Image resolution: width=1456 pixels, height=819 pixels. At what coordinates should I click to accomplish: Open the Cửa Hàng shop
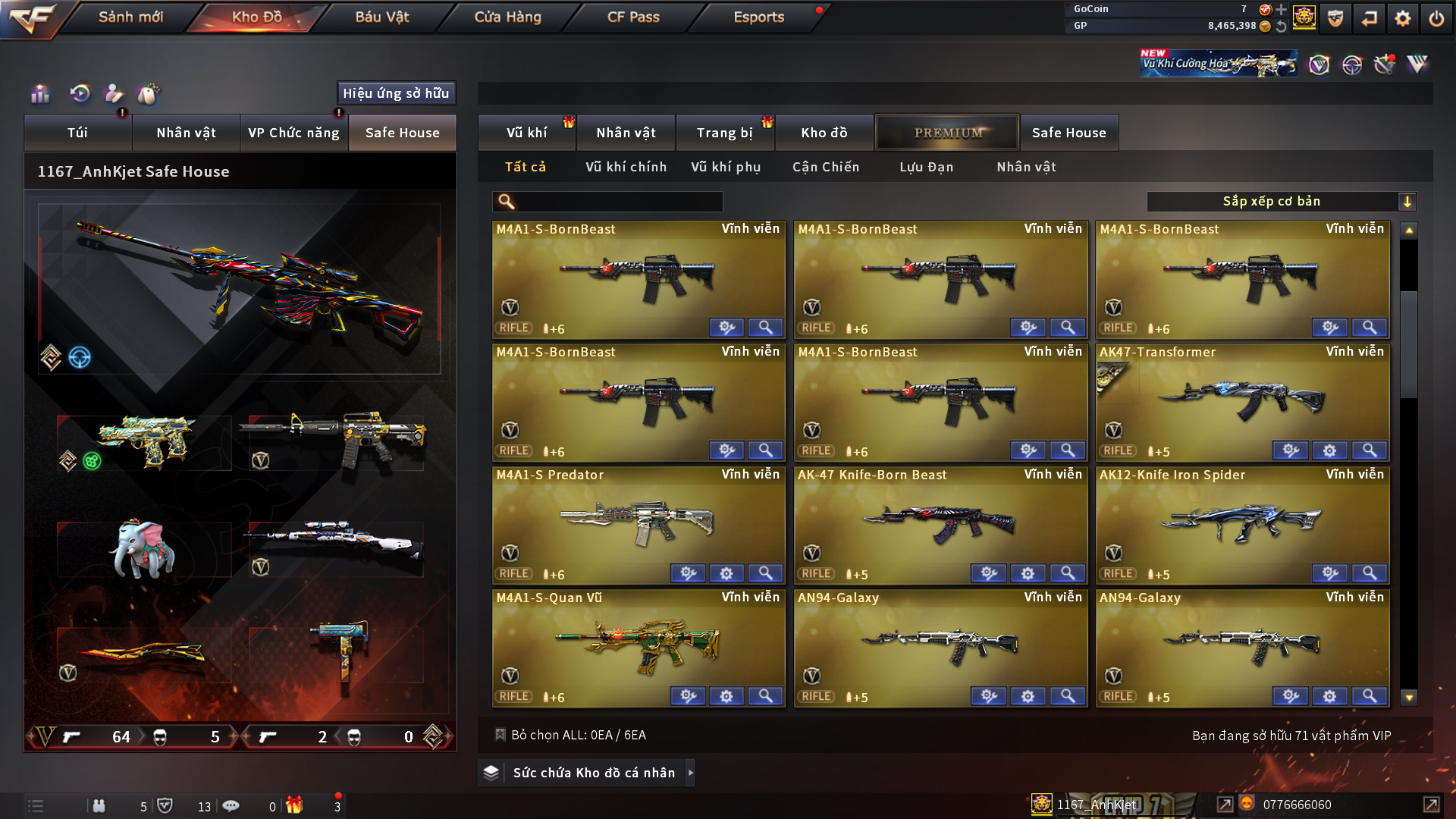pyautogui.click(x=507, y=17)
